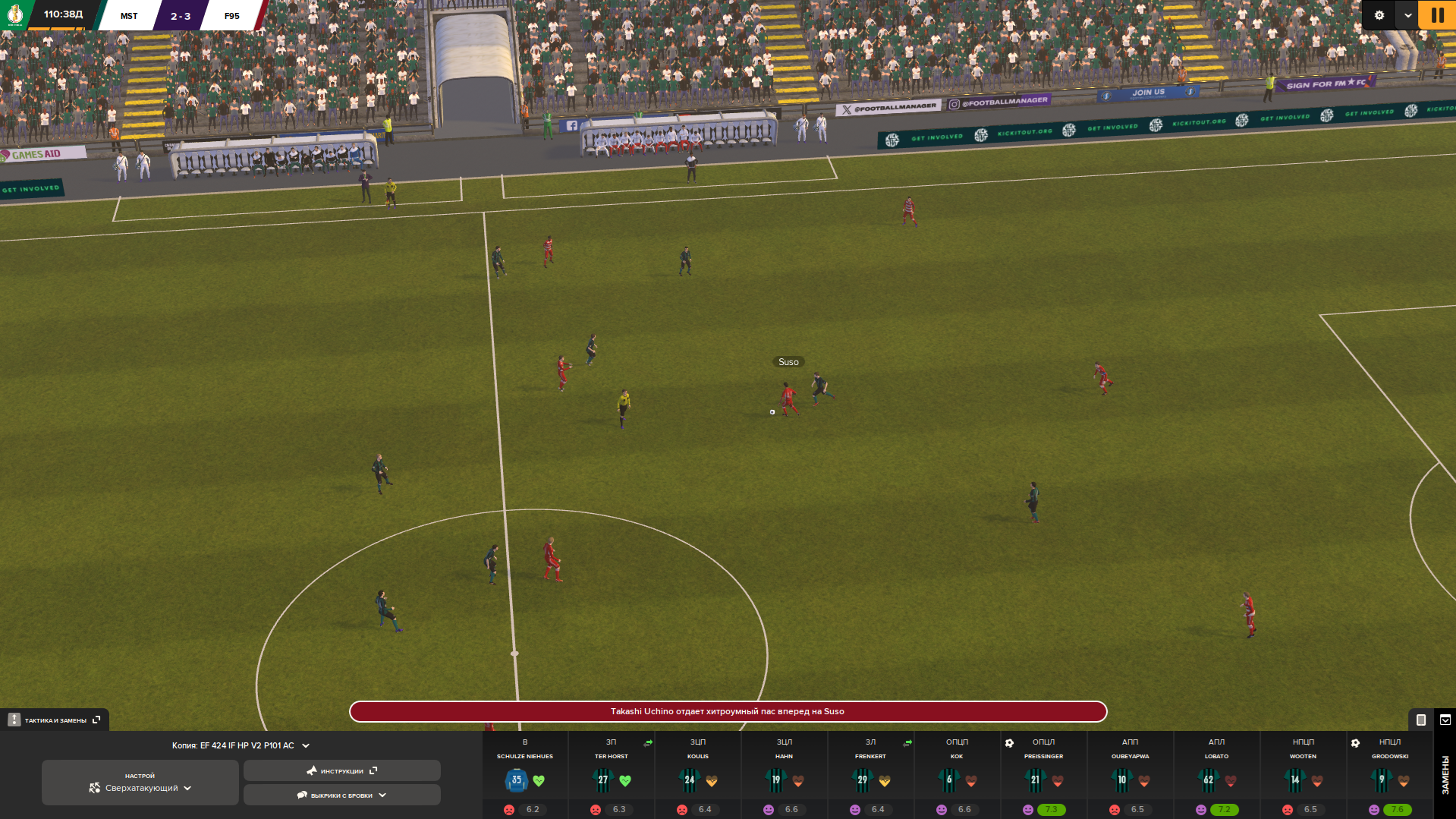Open the Тактика и замены panel
1456x819 pixels.
coord(55,720)
